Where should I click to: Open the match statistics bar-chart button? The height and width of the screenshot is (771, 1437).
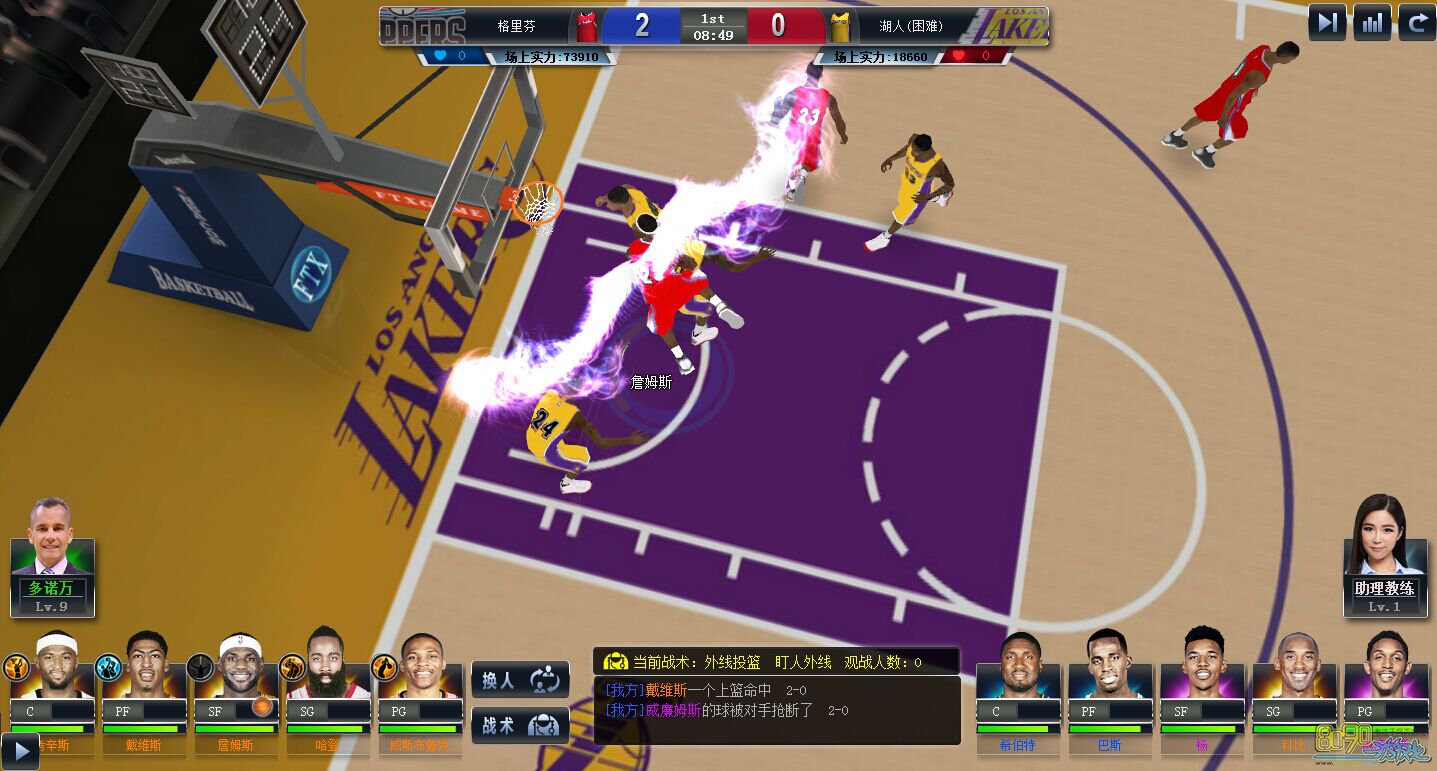[1372, 22]
